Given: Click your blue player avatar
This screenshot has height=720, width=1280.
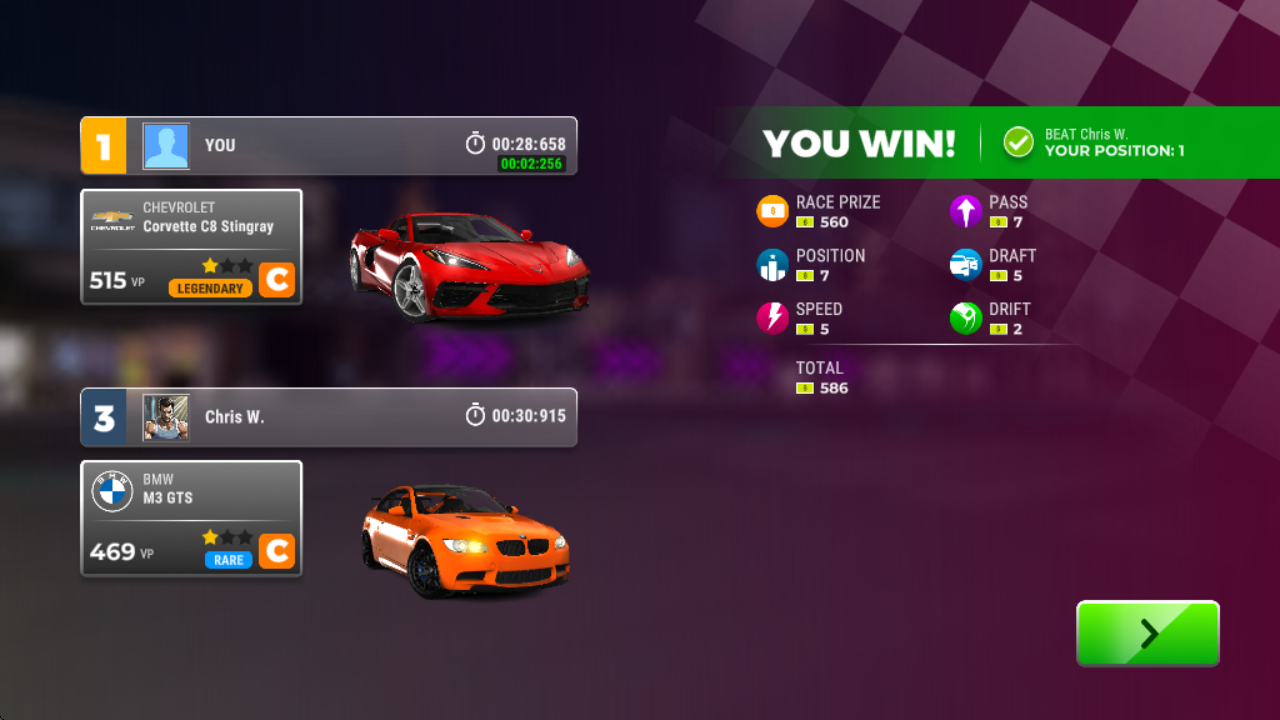Looking at the screenshot, I should tap(166, 146).
